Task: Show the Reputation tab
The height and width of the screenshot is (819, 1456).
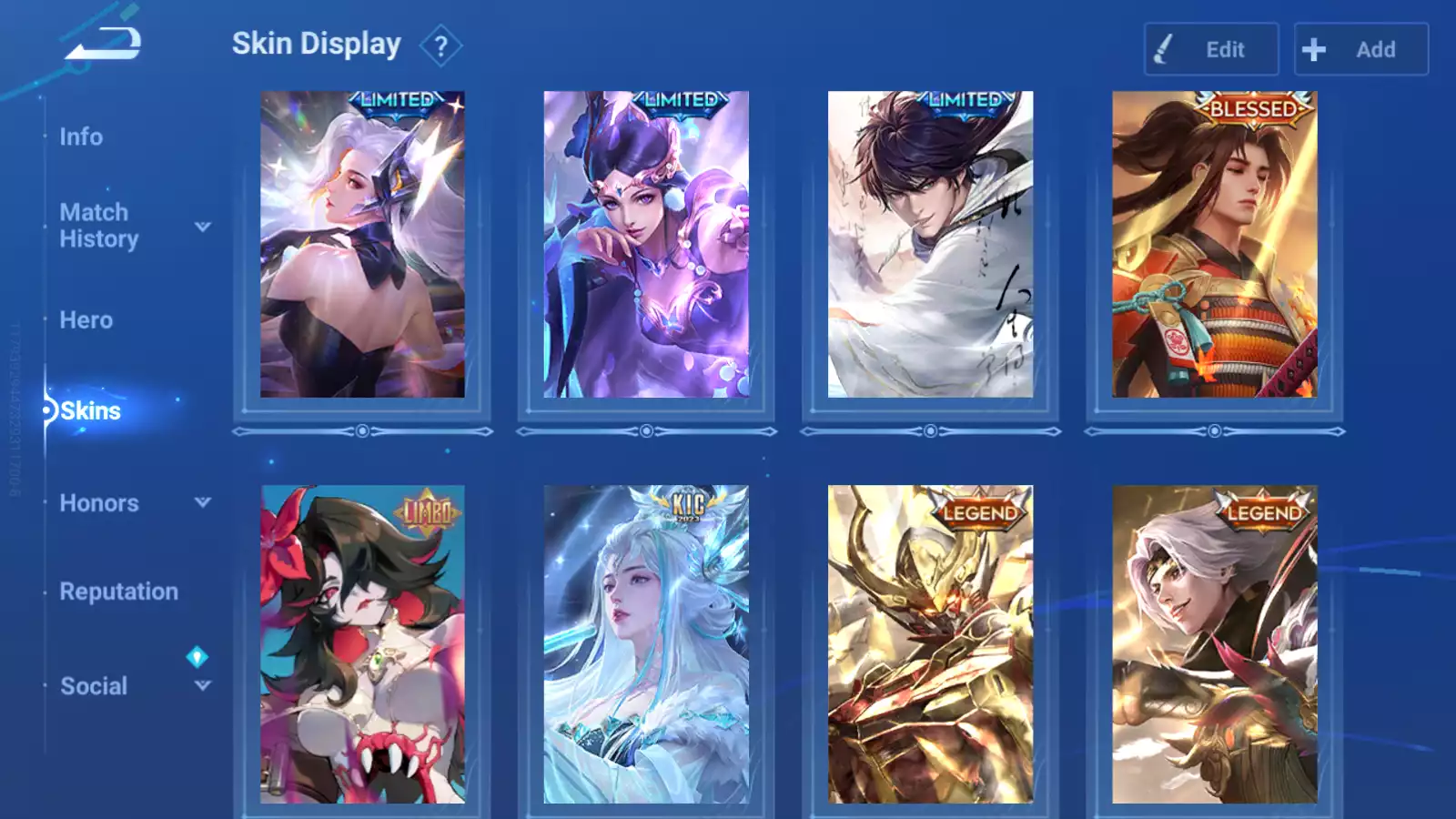Action: [119, 591]
